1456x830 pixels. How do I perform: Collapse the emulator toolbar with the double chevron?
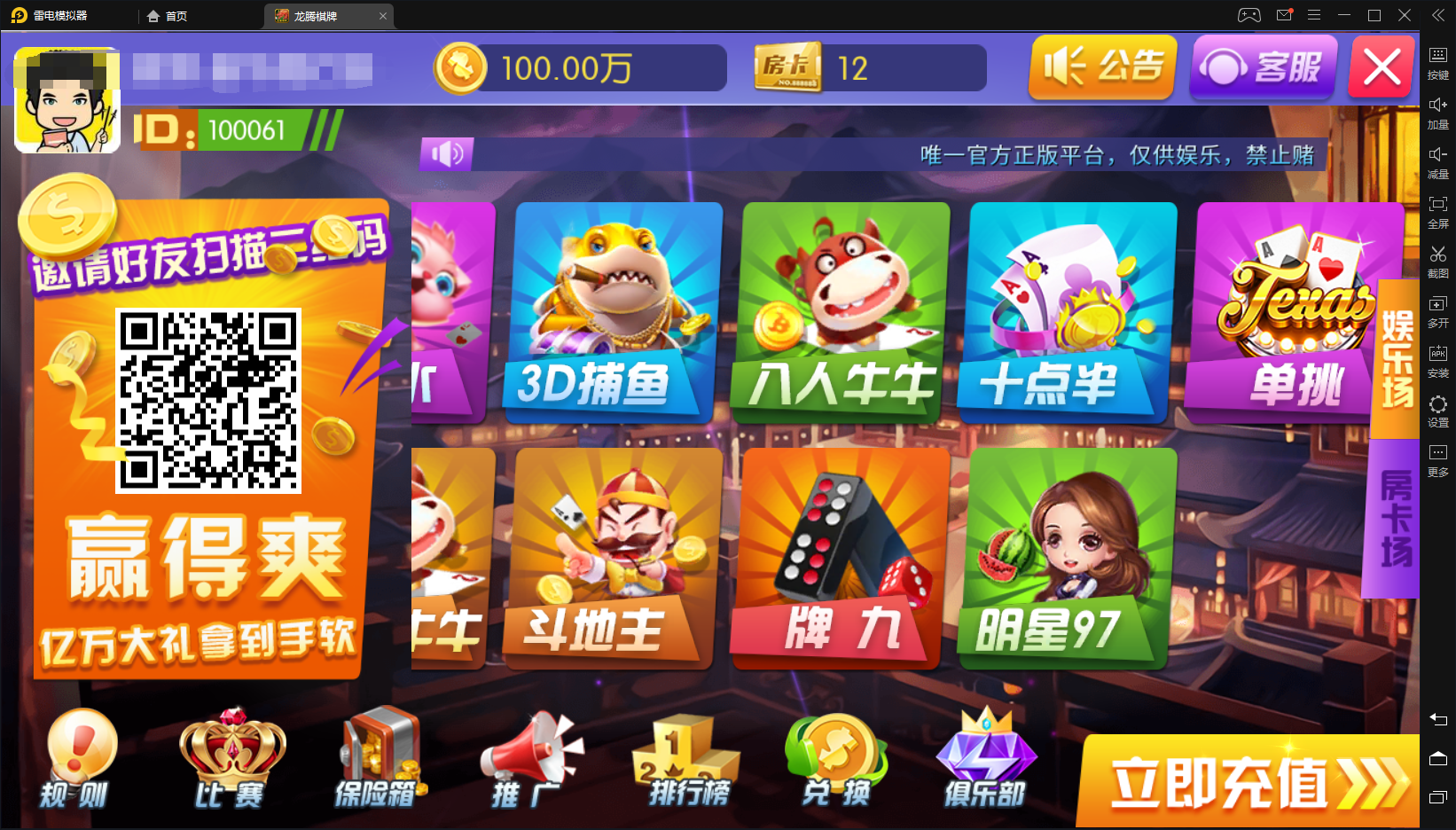(x=1438, y=14)
